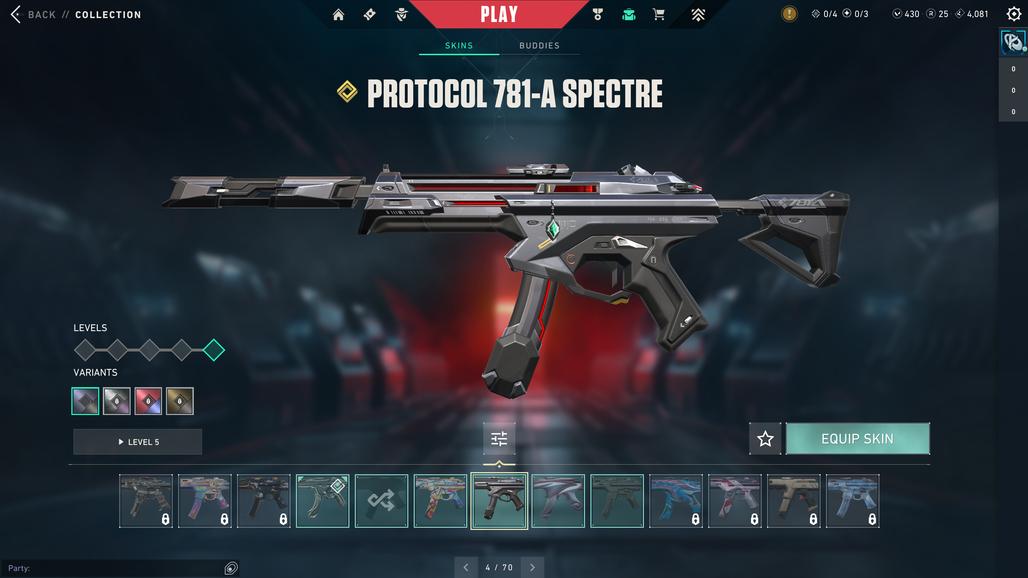The height and width of the screenshot is (578, 1028).
Task: Choose the red skin variant
Action: 149,401
